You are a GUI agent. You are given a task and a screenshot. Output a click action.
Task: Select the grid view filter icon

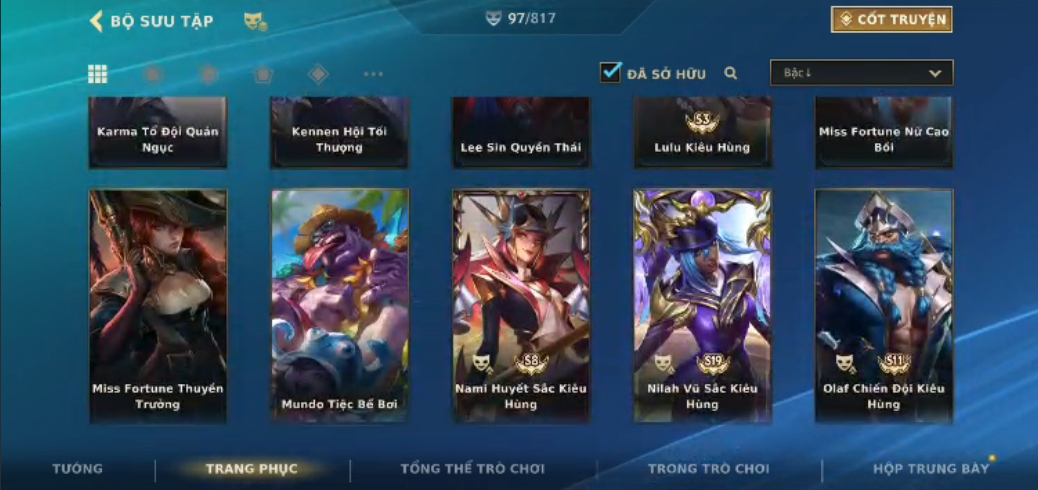tap(98, 74)
